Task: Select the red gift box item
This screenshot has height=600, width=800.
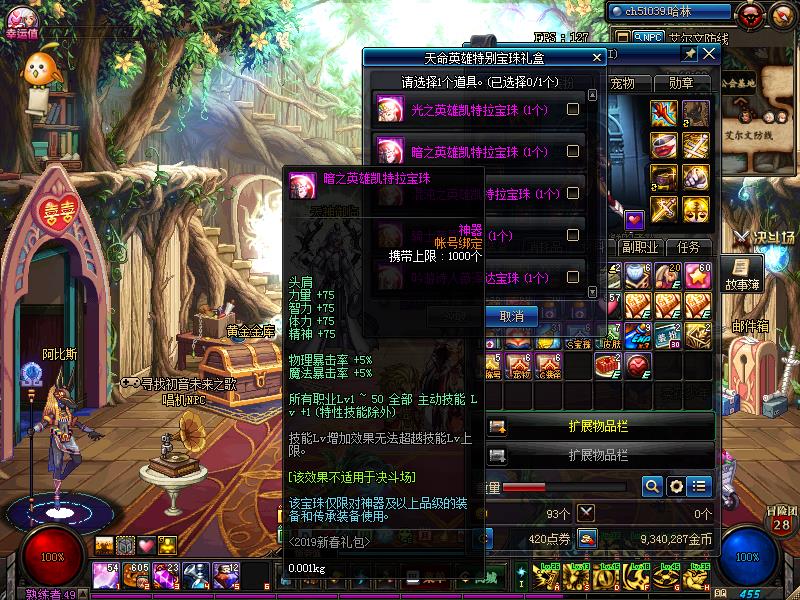Action: pyautogui.click(x=607, y=365)
